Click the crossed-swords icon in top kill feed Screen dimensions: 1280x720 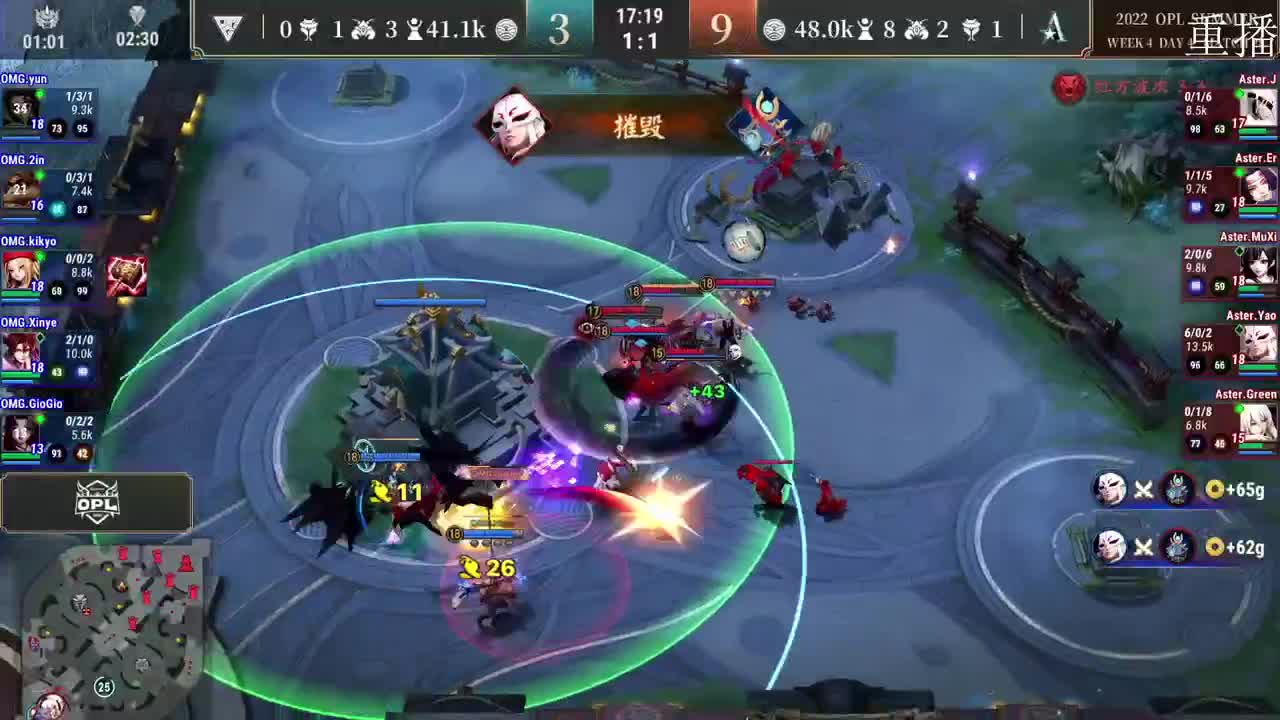pos(1143,488)
